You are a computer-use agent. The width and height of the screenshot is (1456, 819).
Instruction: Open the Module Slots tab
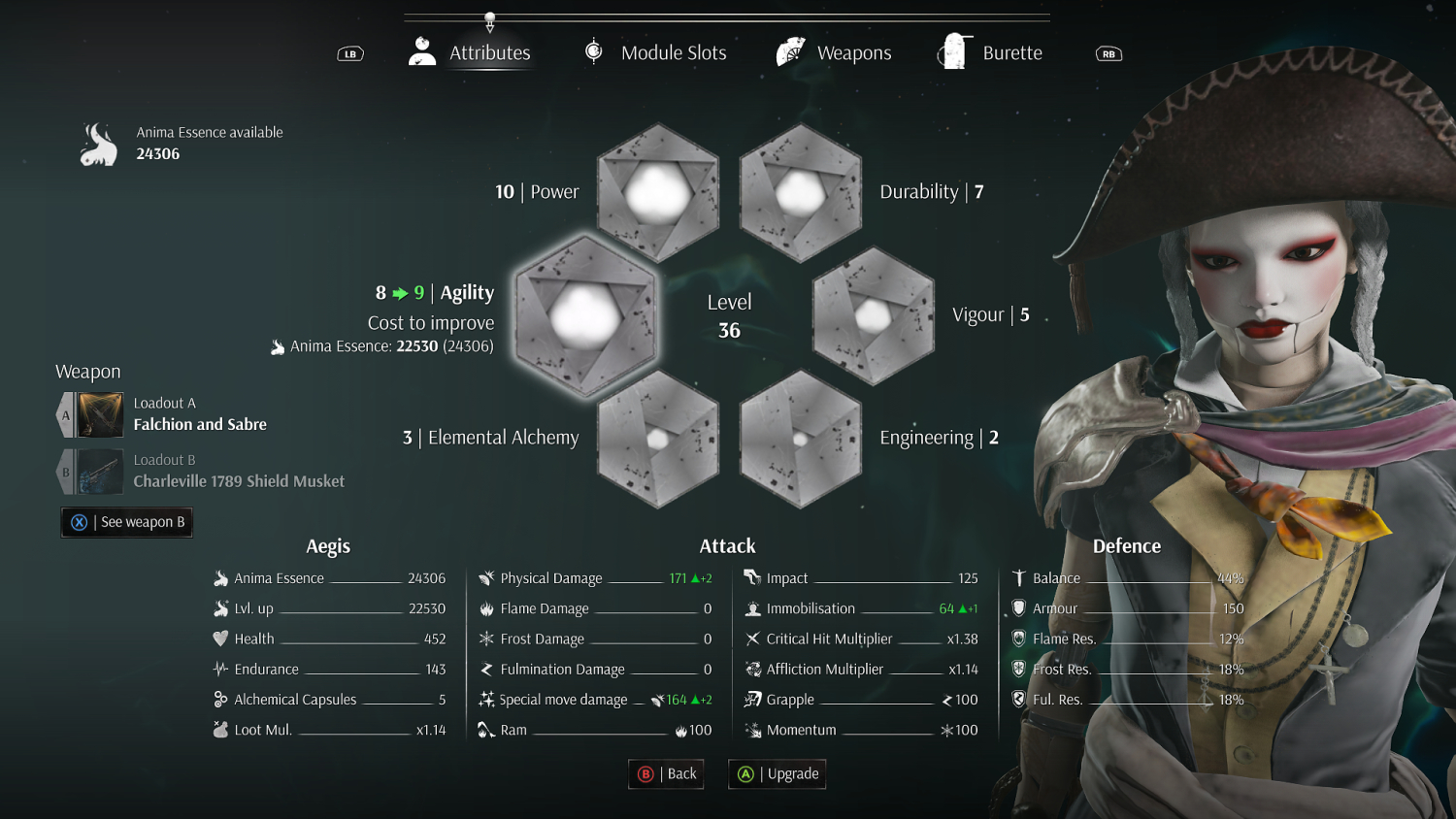point(655,53)
